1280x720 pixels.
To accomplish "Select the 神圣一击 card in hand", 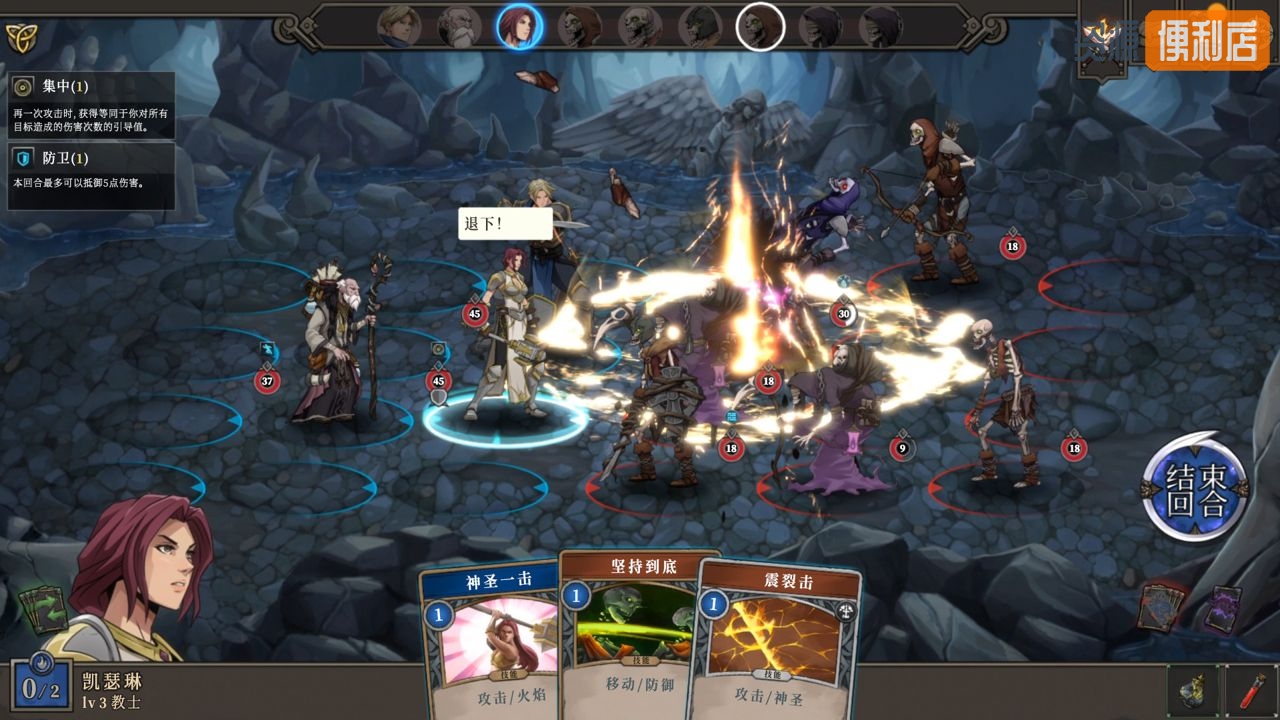I will [x=490, y=640].
